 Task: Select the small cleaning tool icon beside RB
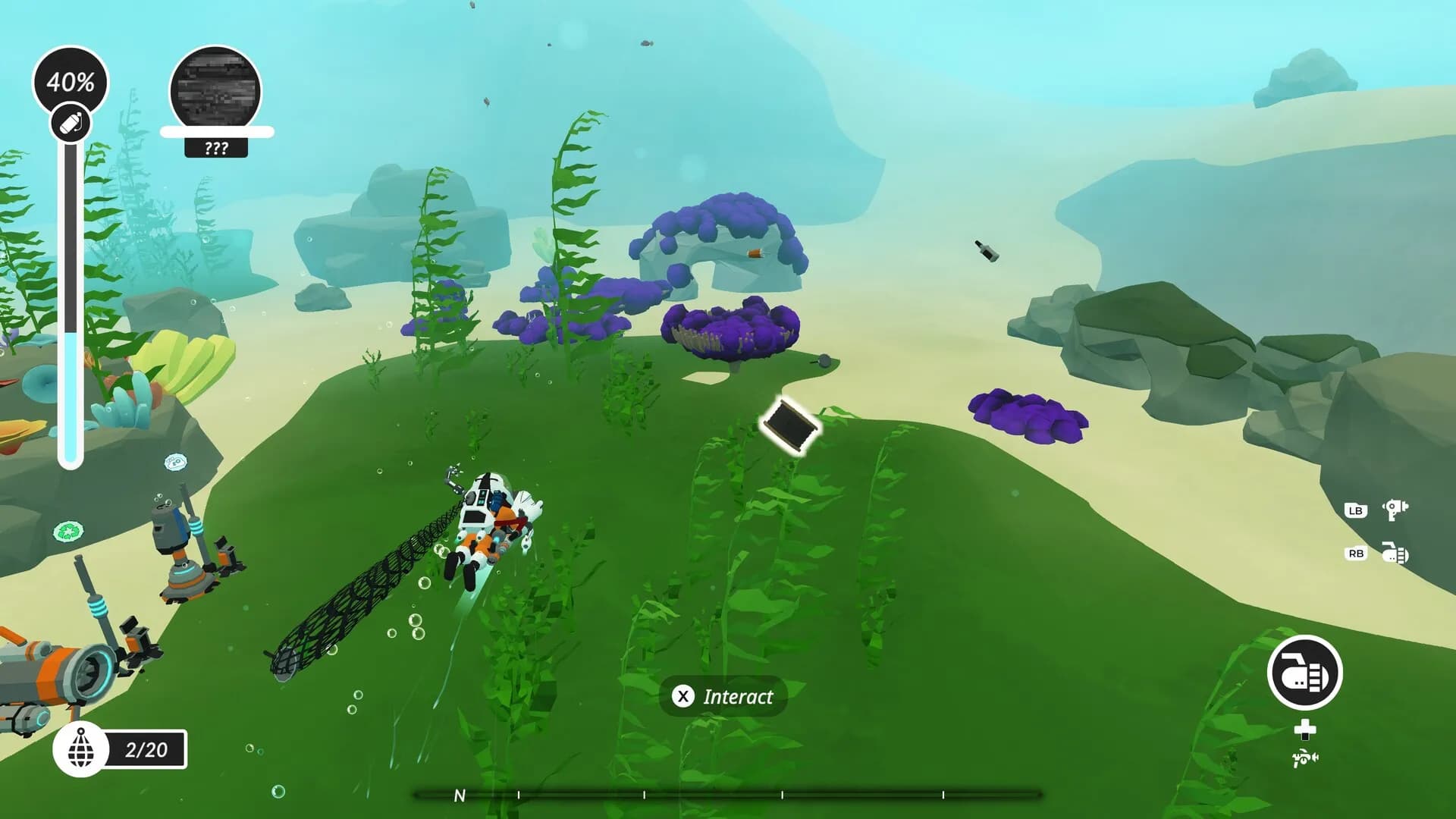coord(1395,554)
